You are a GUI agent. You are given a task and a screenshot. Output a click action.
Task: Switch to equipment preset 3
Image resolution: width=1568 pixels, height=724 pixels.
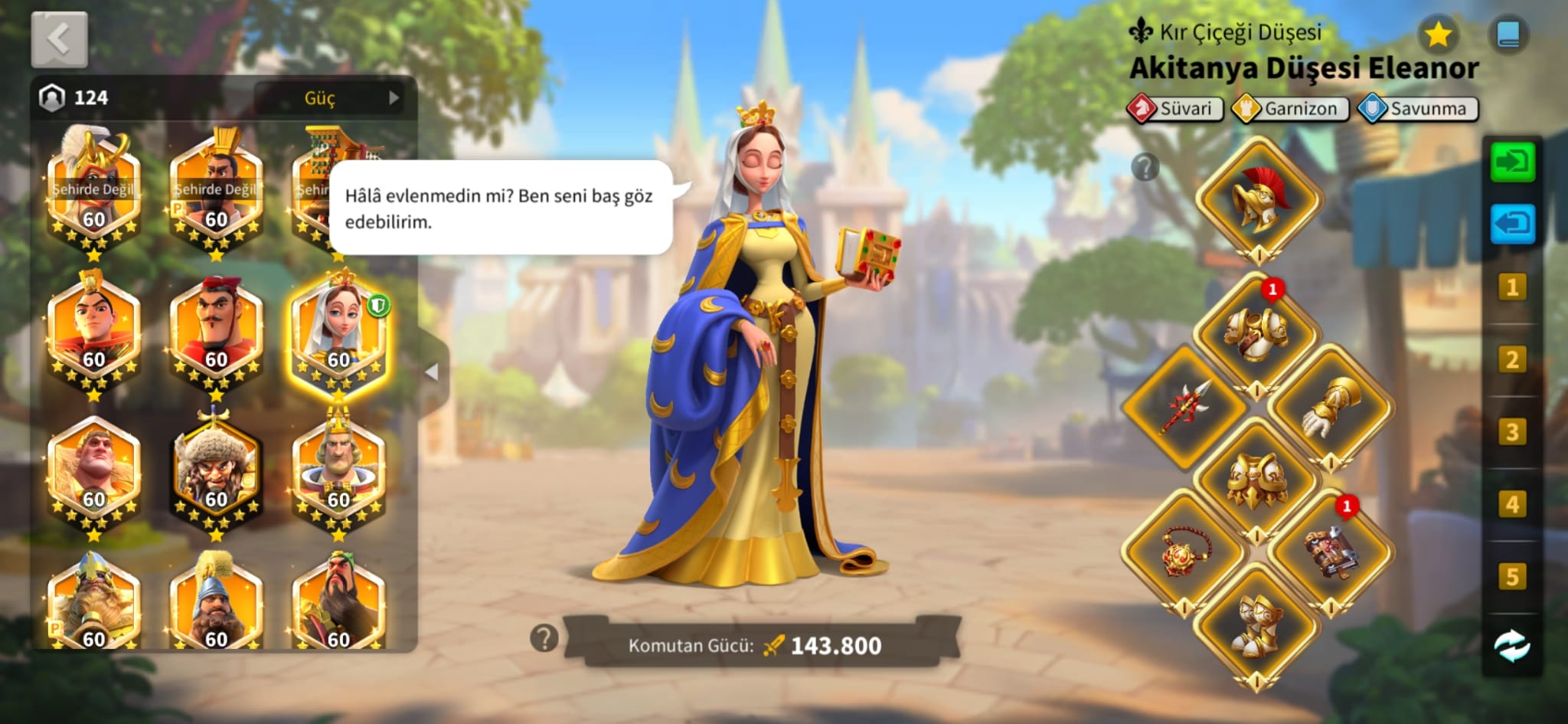click(1512, 432)
